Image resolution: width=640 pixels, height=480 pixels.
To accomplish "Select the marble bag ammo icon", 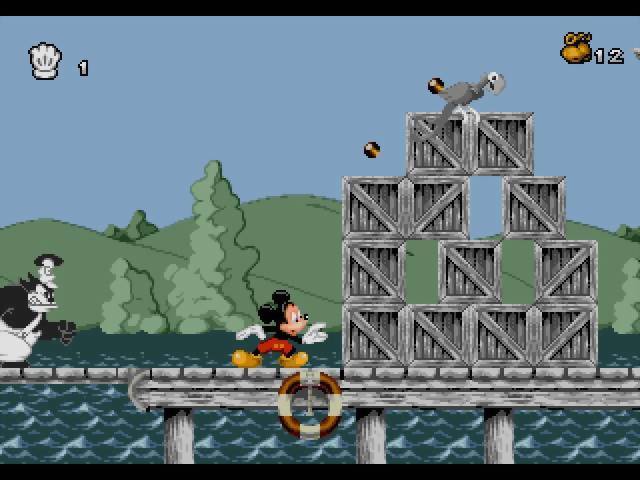I will coord(576,48).
